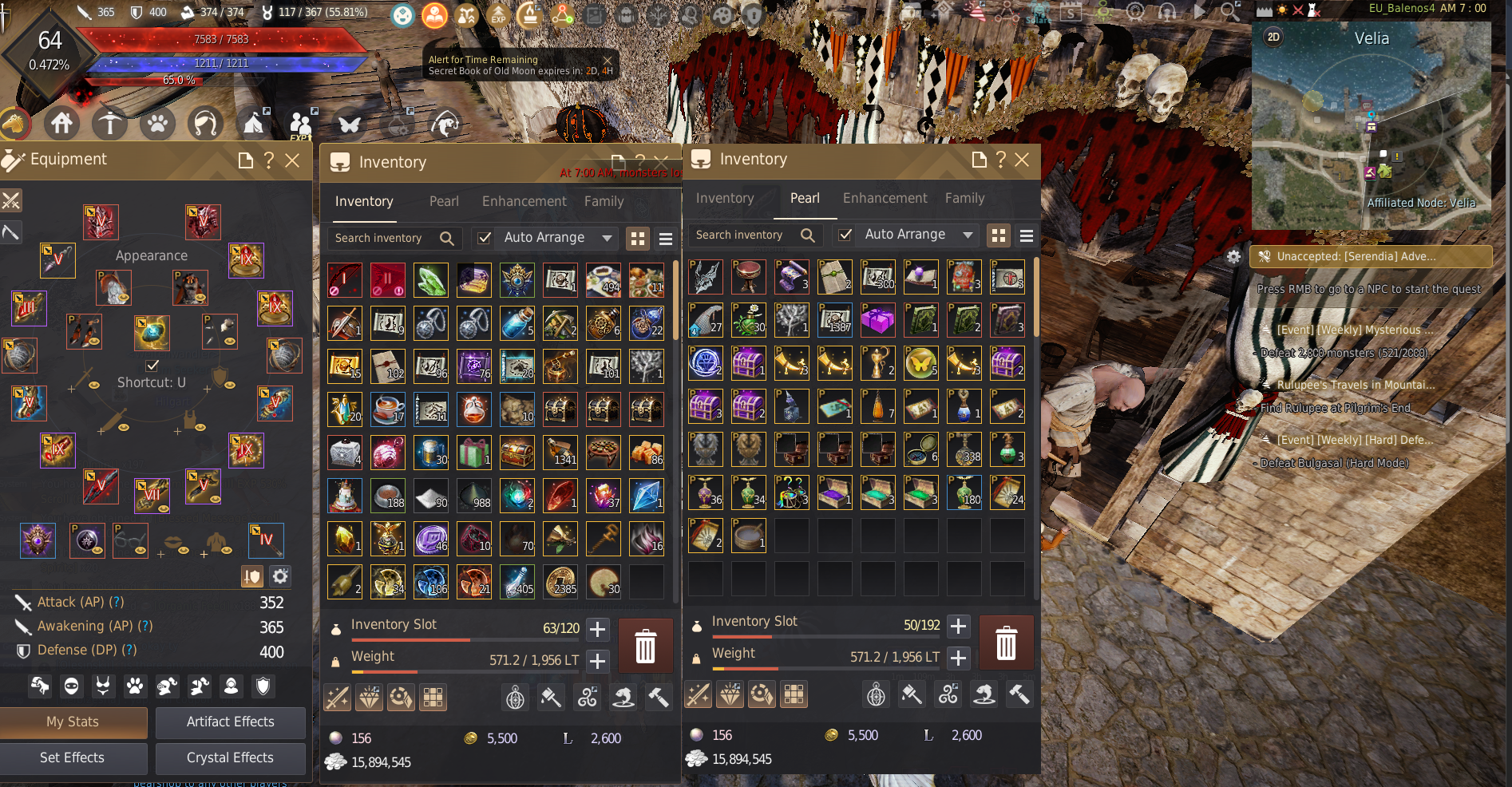This screenshot has height=787, width=1512.
Task: Open Crystal Effects
Action: point(230,757)
